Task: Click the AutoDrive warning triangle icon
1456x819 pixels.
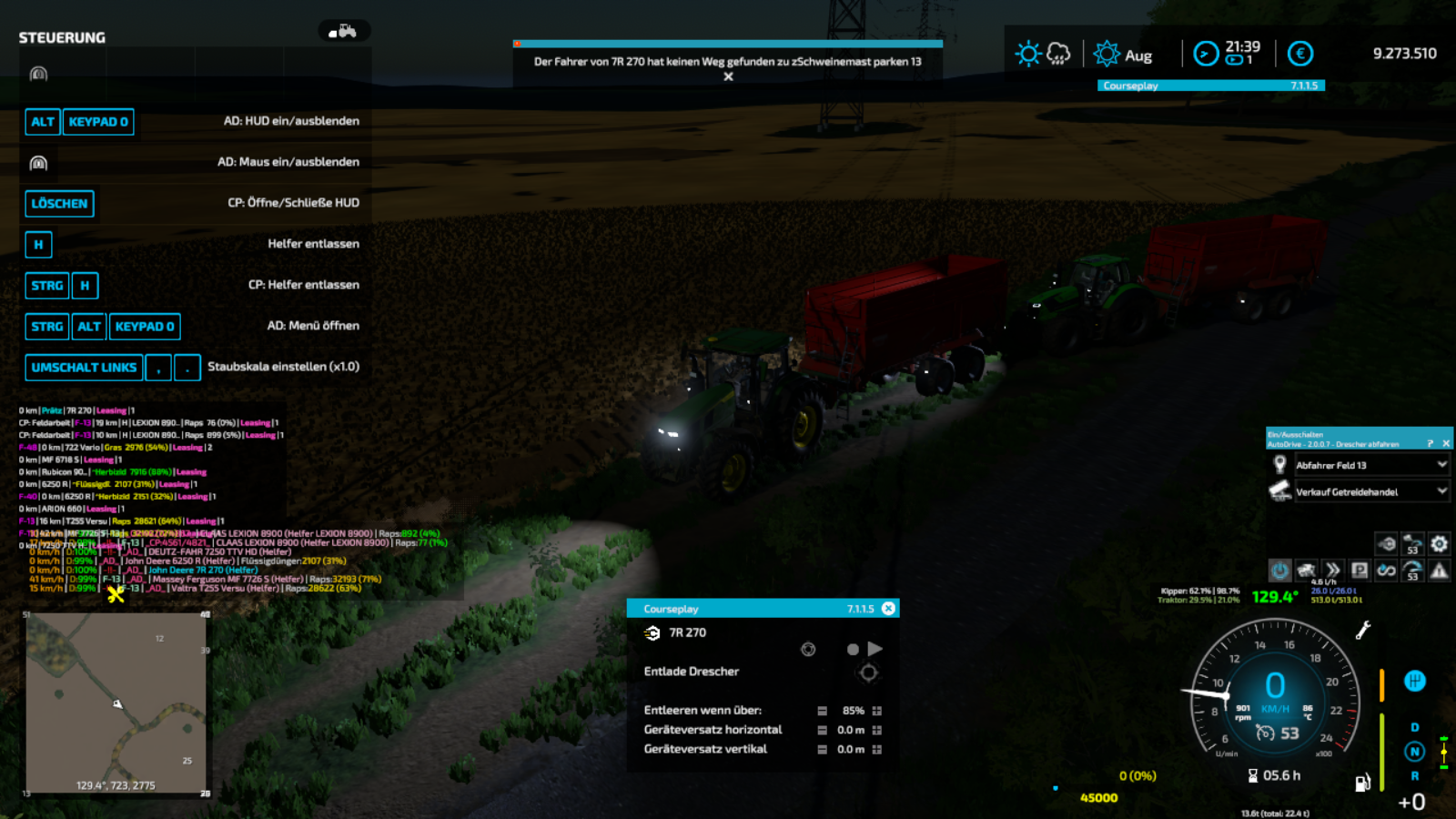Action: (1441, 571)
